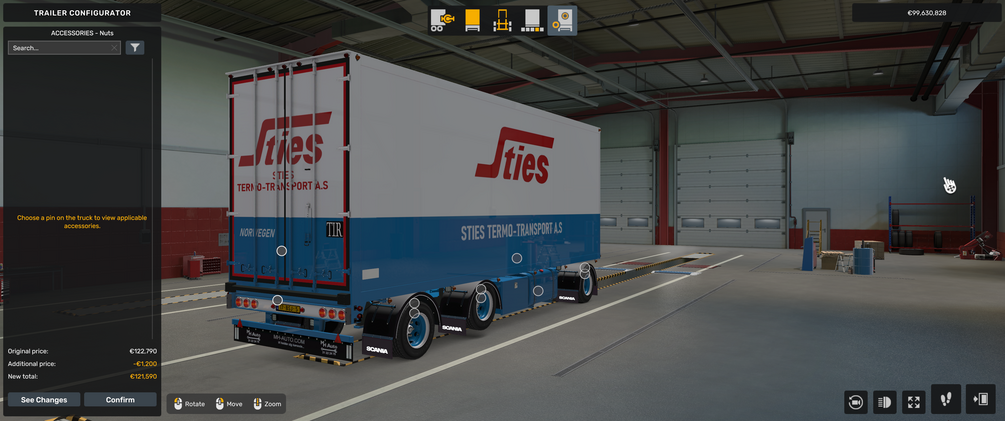Reset the camera view
This screenshot has height=421, width=1005.
pyautogui.click(x=856, y=402)
